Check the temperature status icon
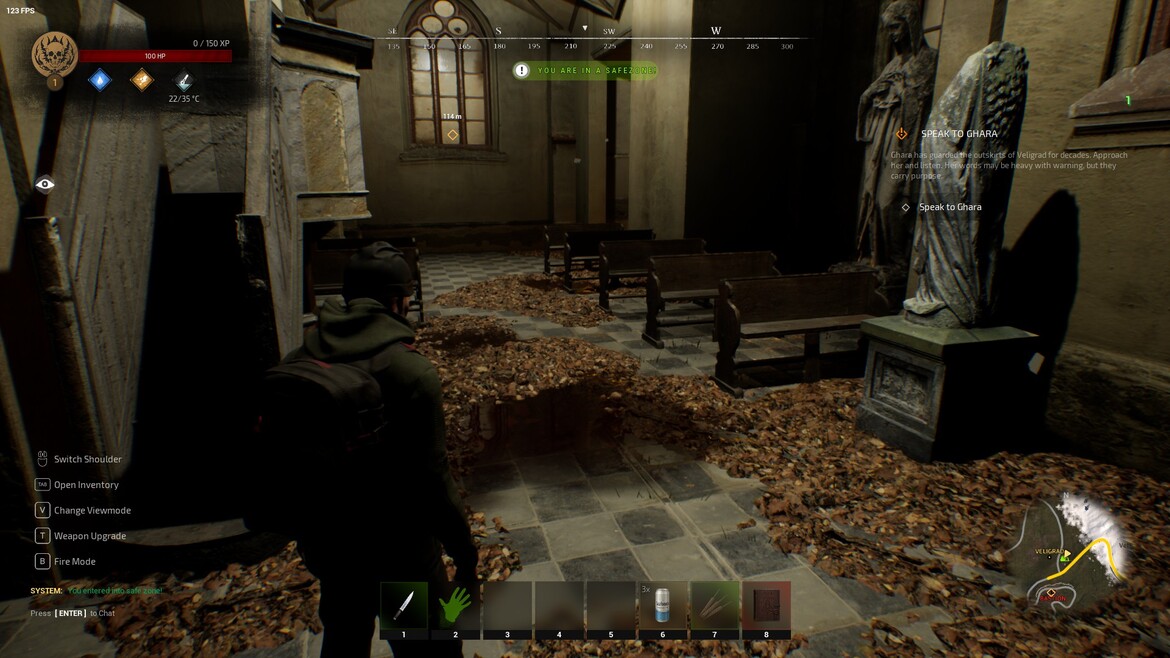 184,81
